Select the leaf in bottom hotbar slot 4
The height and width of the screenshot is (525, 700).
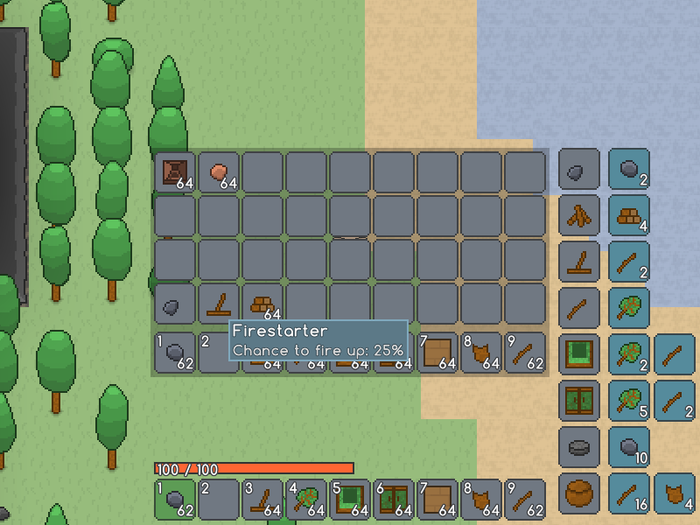tap(307, 498)
